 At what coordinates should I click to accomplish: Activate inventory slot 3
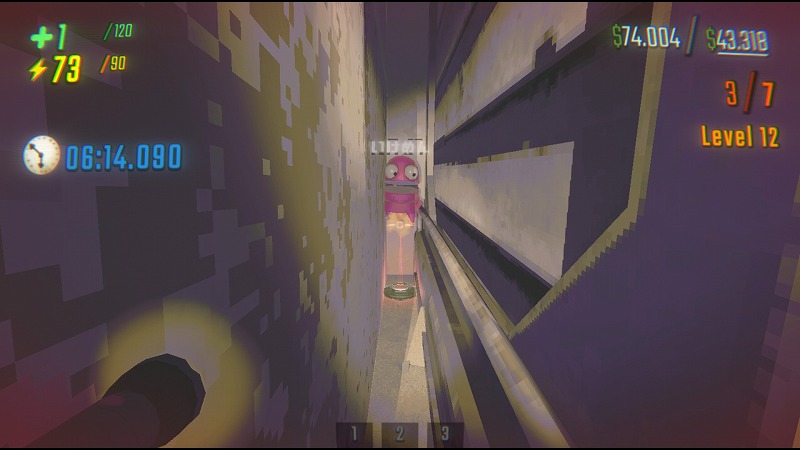pos(445,434)
